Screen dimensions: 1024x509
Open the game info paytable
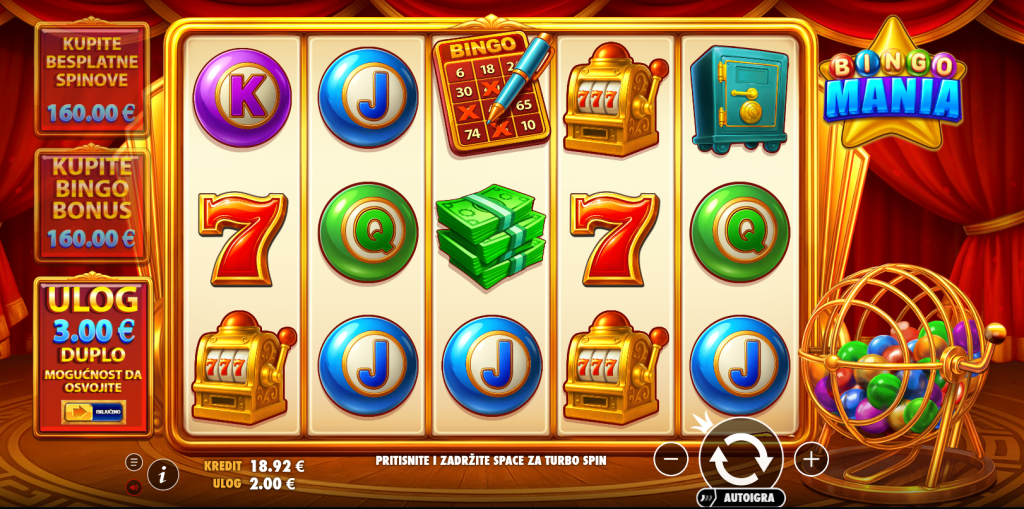point(163,474)
